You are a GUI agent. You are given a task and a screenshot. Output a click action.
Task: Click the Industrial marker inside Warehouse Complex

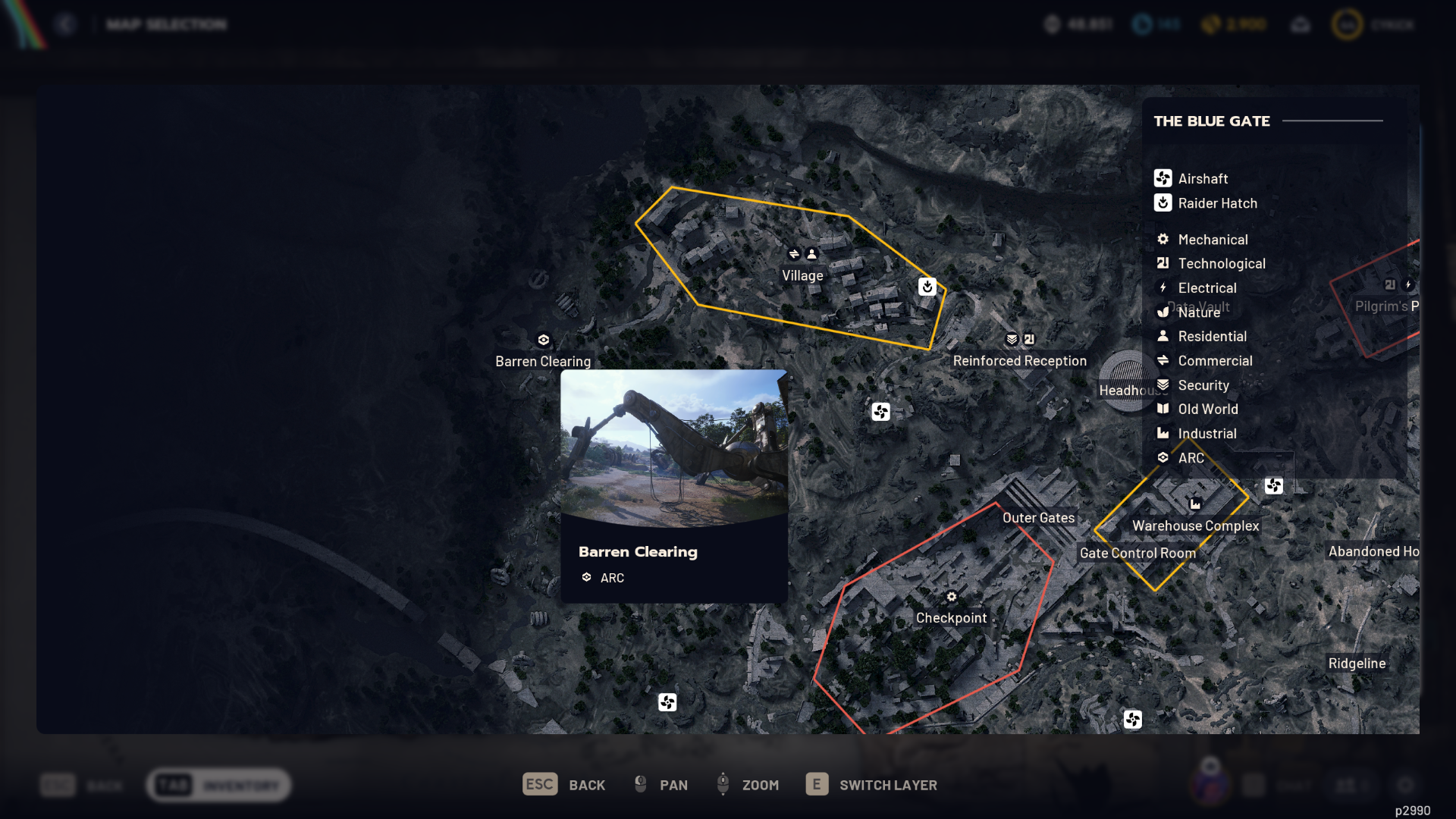[1196, 502]
